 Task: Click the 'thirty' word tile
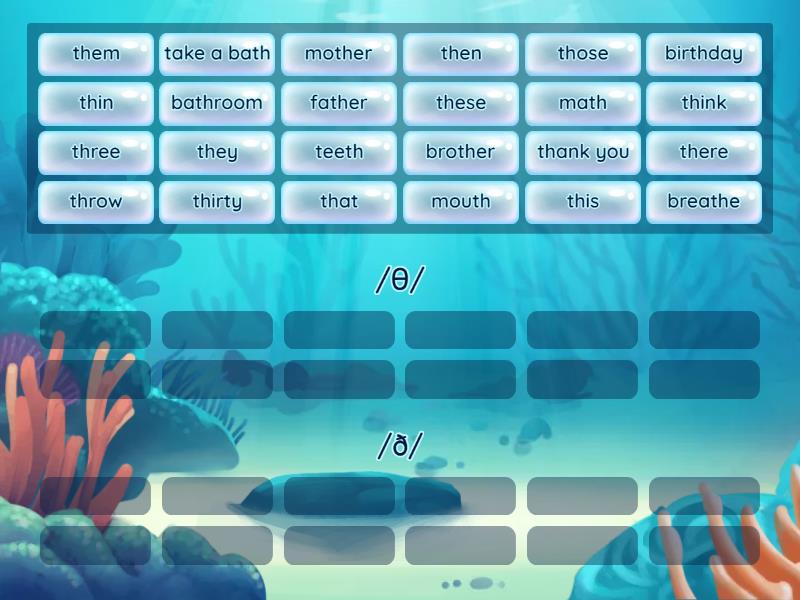point(217,201)
